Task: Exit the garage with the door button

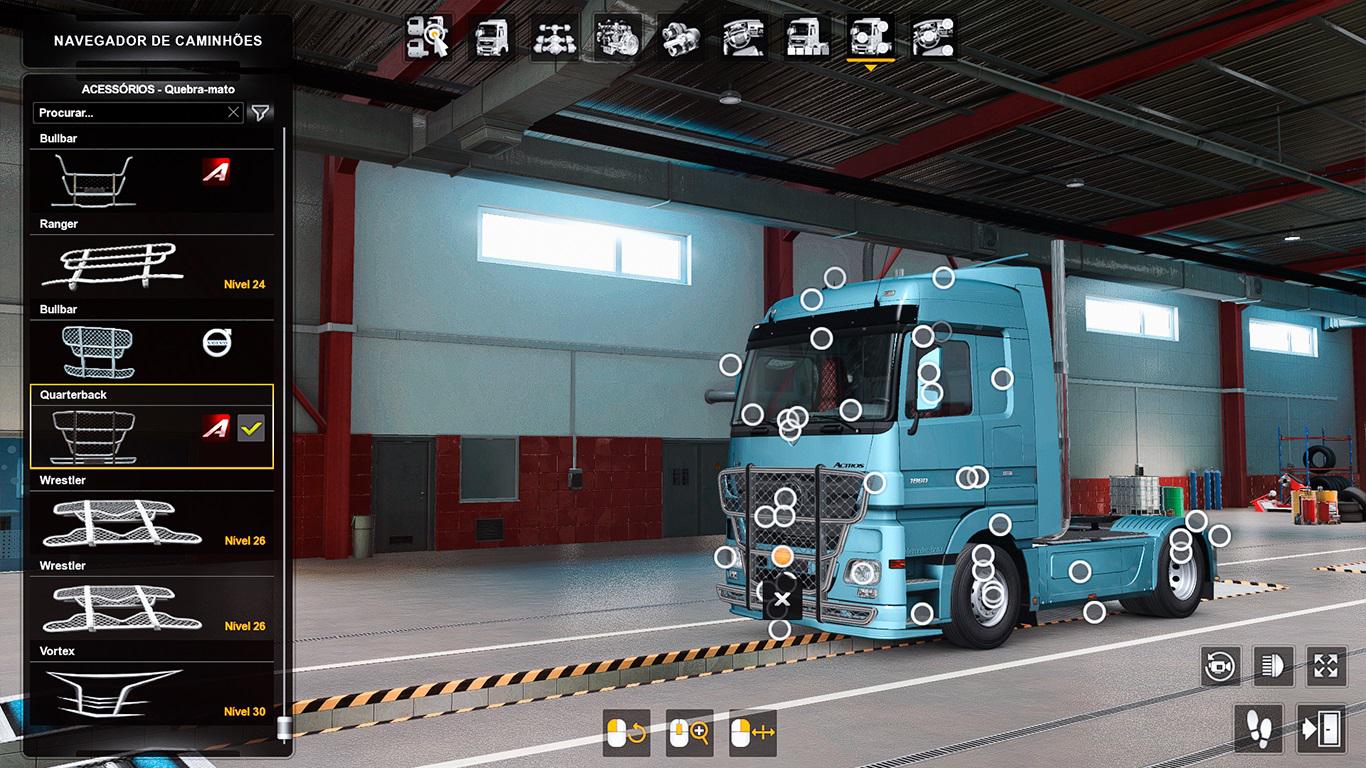Action: 1321,727
